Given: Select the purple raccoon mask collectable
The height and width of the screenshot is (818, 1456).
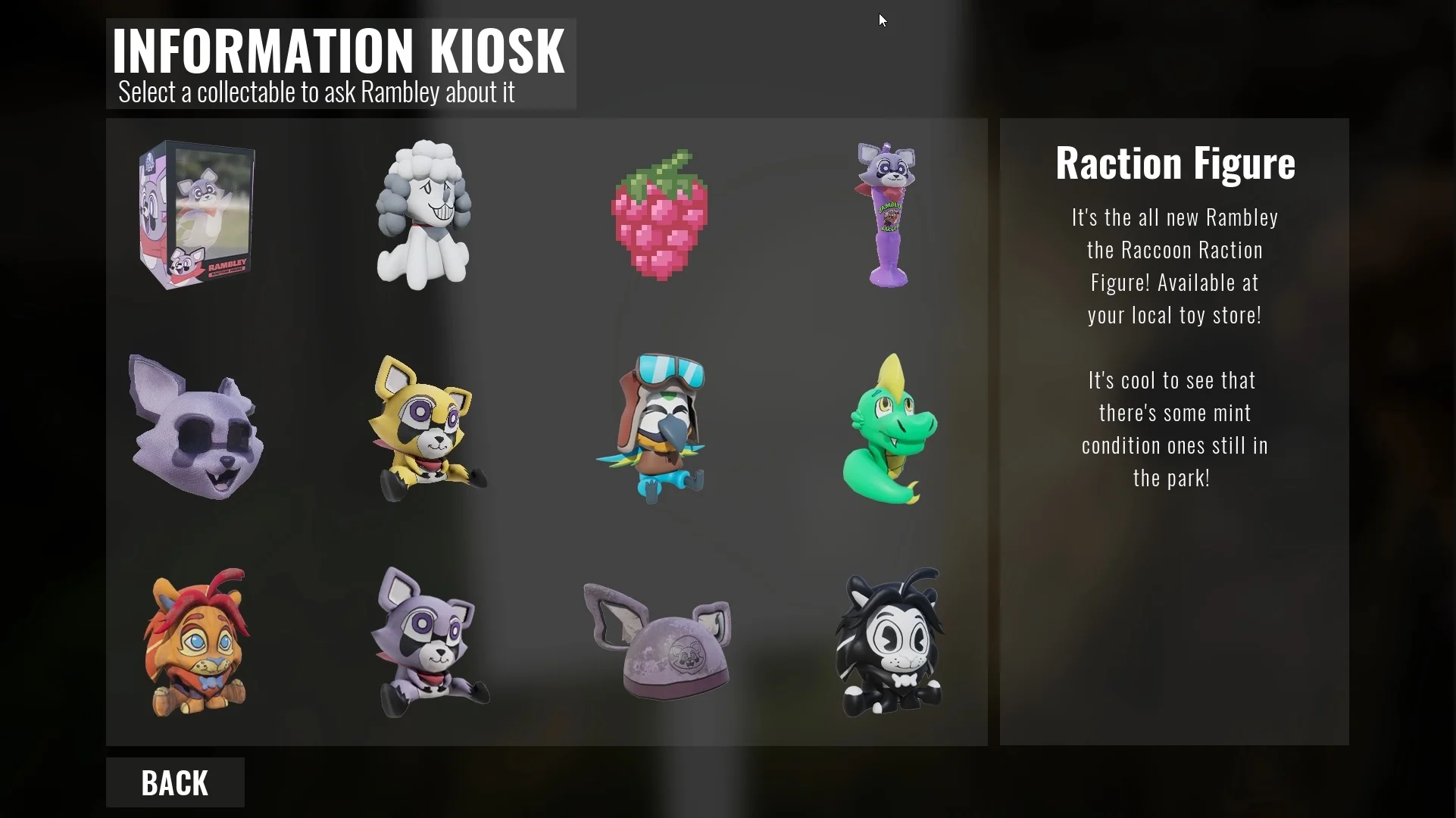Looking at the screenshot, I should click(197, 427).
